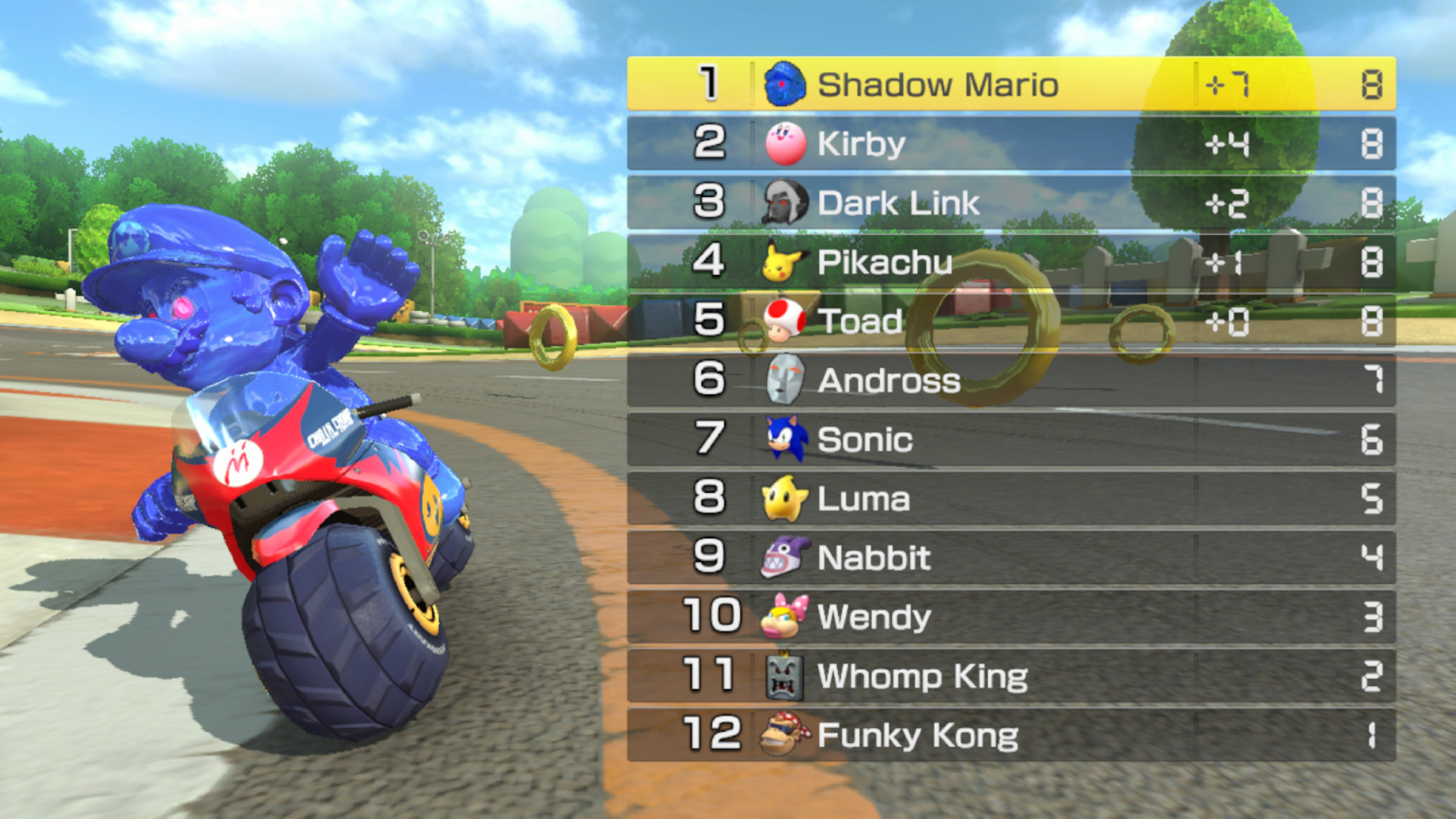1456x819 pixels.
Task: Click Andross's mask icon
Action: pos(785,380)
